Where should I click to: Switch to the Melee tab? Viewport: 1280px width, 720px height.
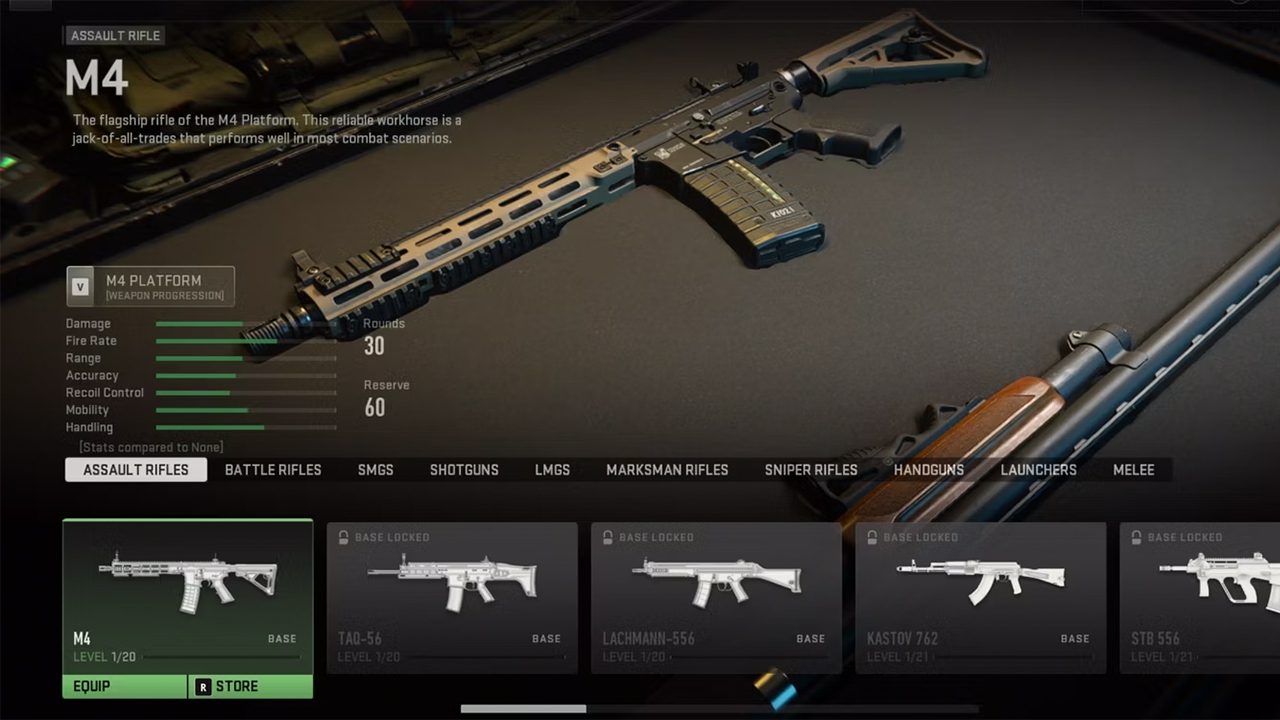click(1133, 470)
